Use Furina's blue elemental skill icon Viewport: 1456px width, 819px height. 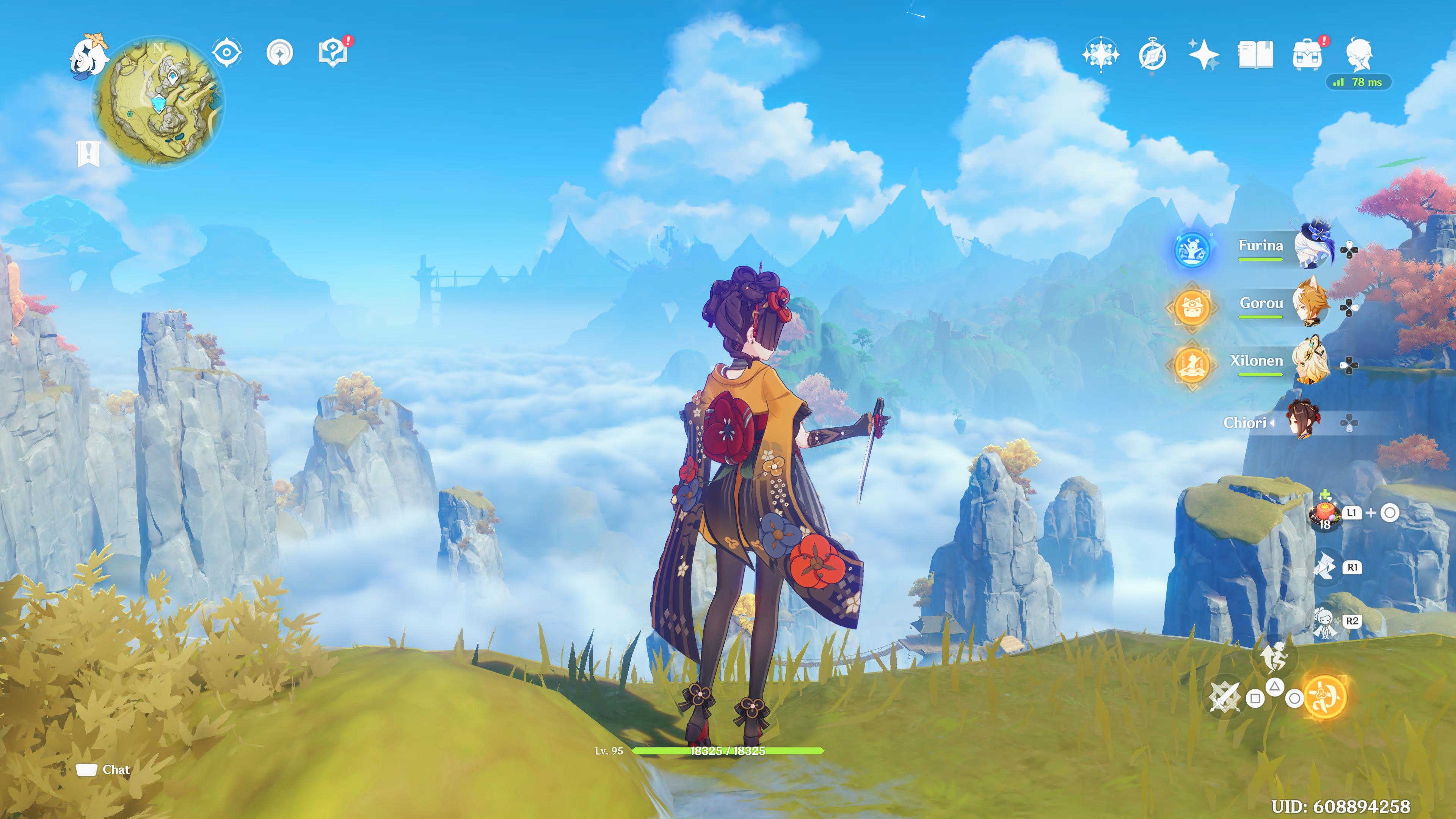point(1192,250)
